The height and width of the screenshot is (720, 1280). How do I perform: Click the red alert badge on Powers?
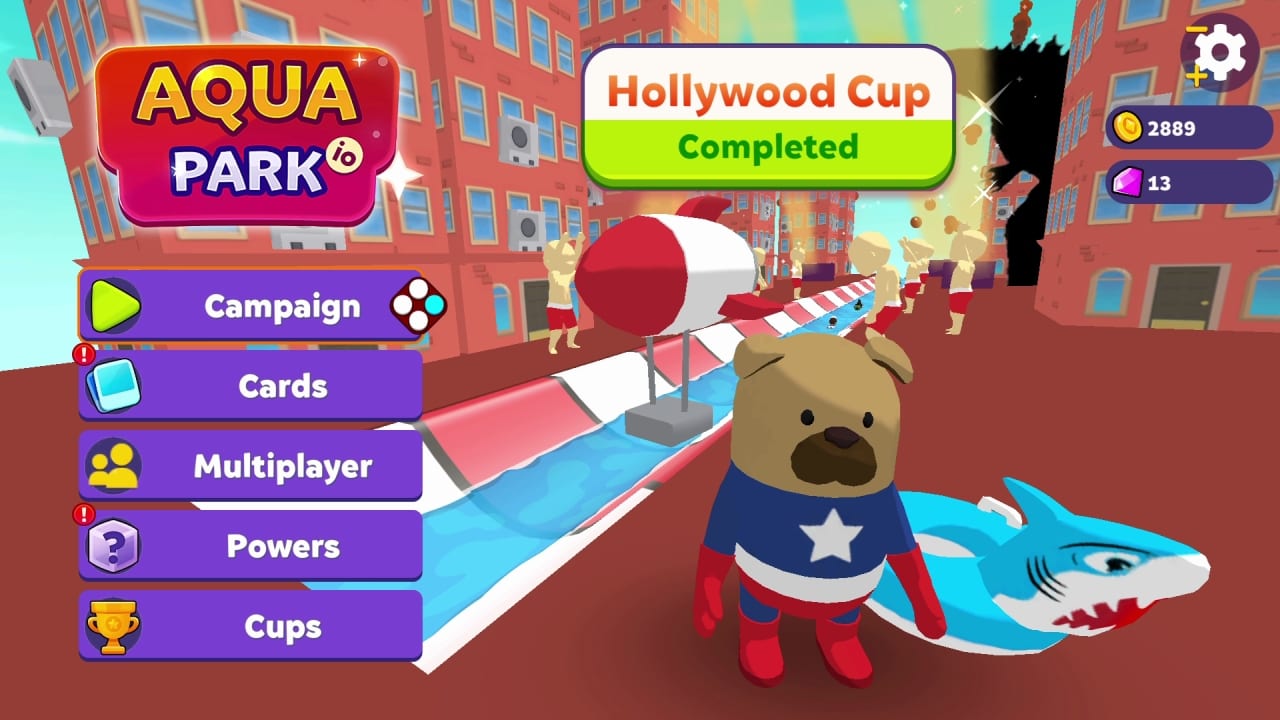pos(85,513)
